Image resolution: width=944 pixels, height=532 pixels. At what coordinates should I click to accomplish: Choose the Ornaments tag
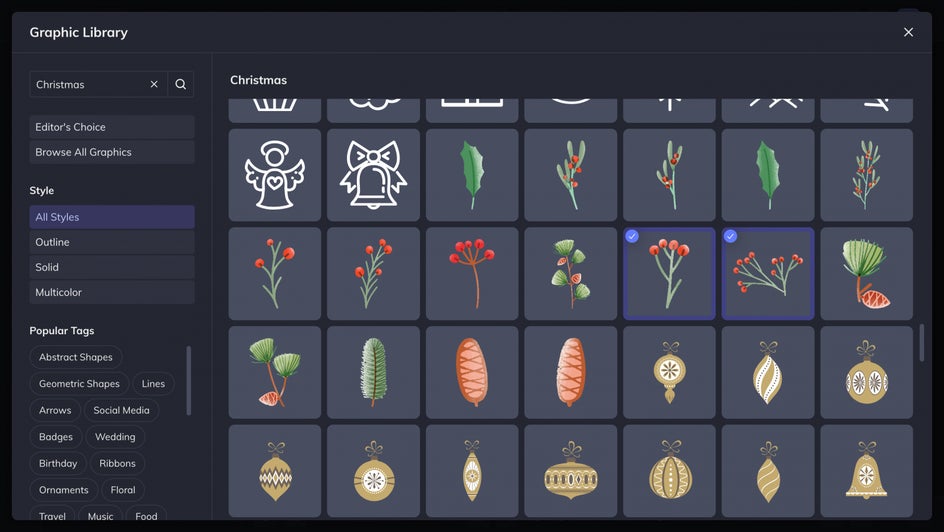(64, 490)
